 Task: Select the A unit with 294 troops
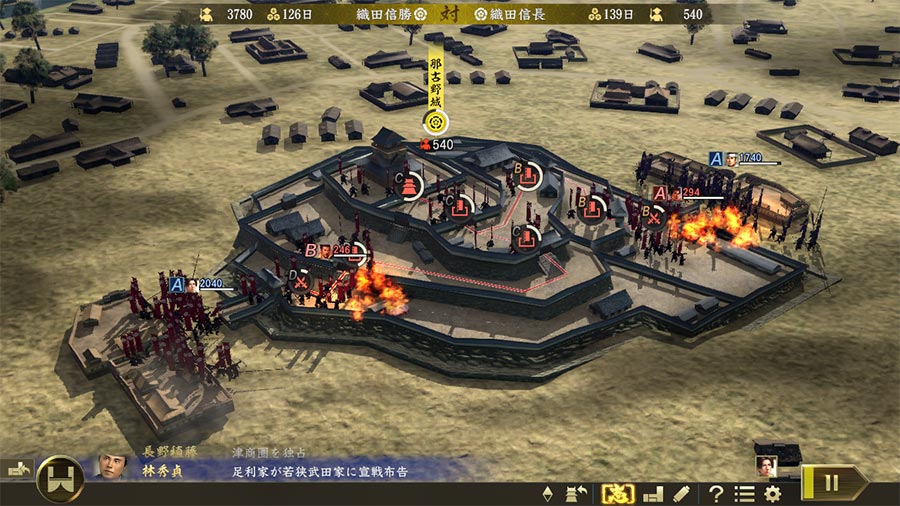[660, 193]
